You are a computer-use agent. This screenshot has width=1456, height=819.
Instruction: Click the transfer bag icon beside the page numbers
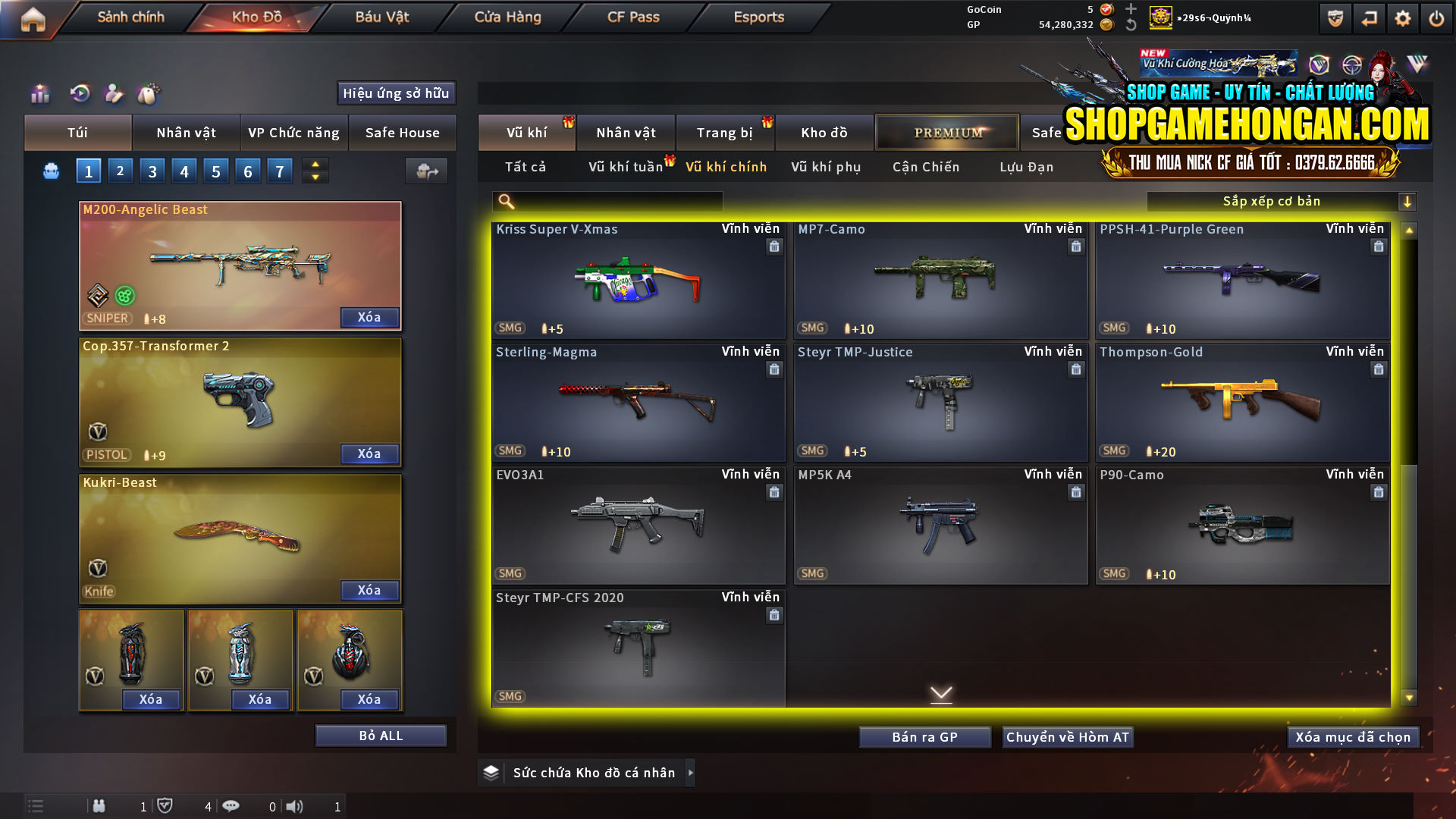[x=425, y=171]
